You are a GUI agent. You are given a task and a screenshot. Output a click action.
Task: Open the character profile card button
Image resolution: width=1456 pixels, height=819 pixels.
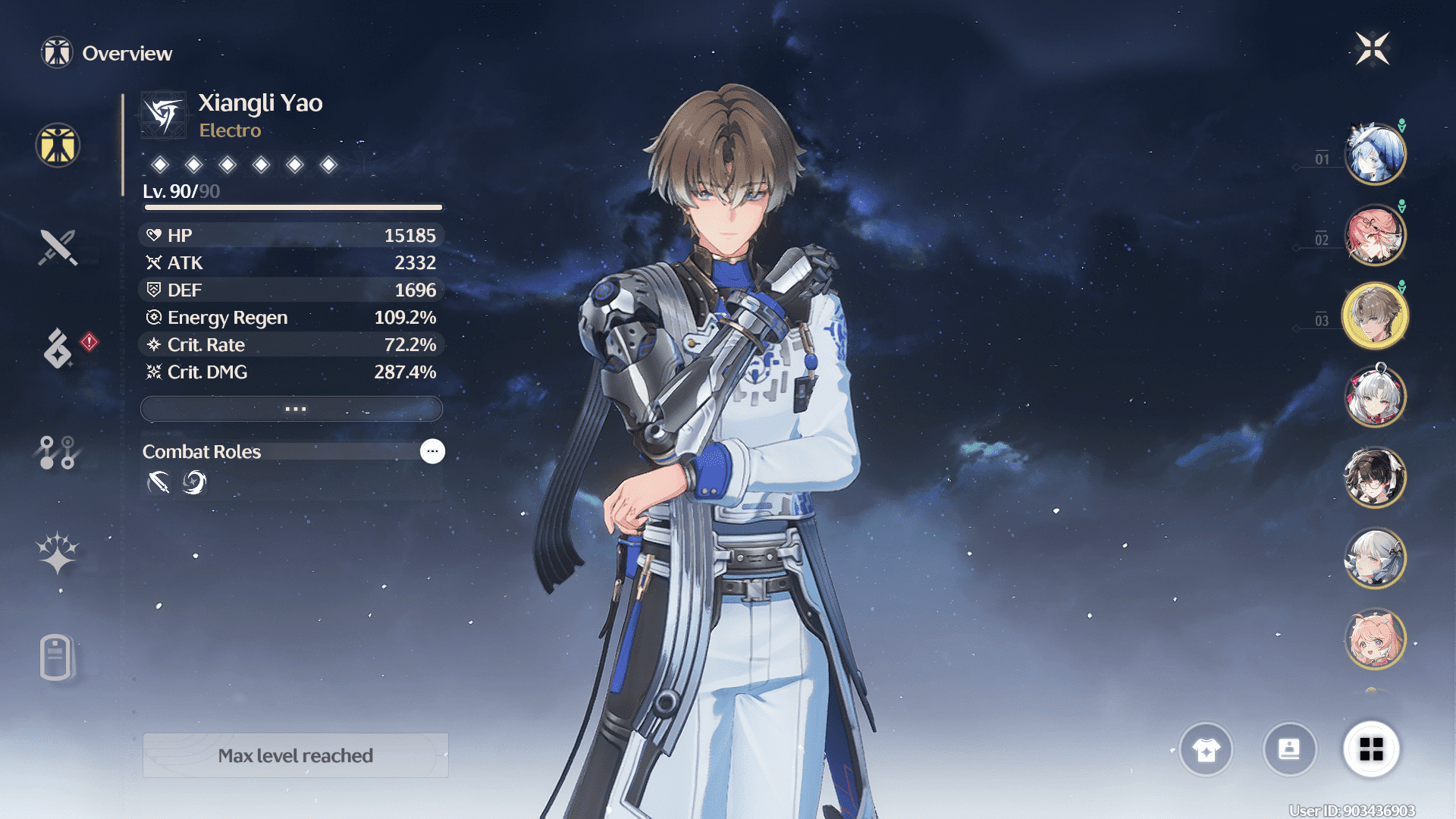coord(1289,749)
